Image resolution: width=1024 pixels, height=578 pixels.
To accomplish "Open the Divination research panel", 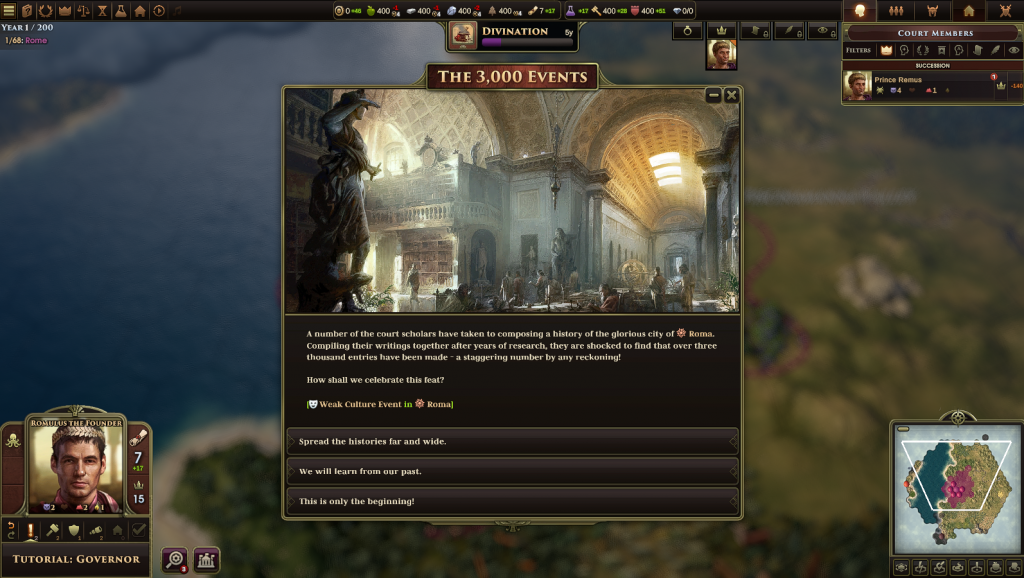I will tap(513, 35).
